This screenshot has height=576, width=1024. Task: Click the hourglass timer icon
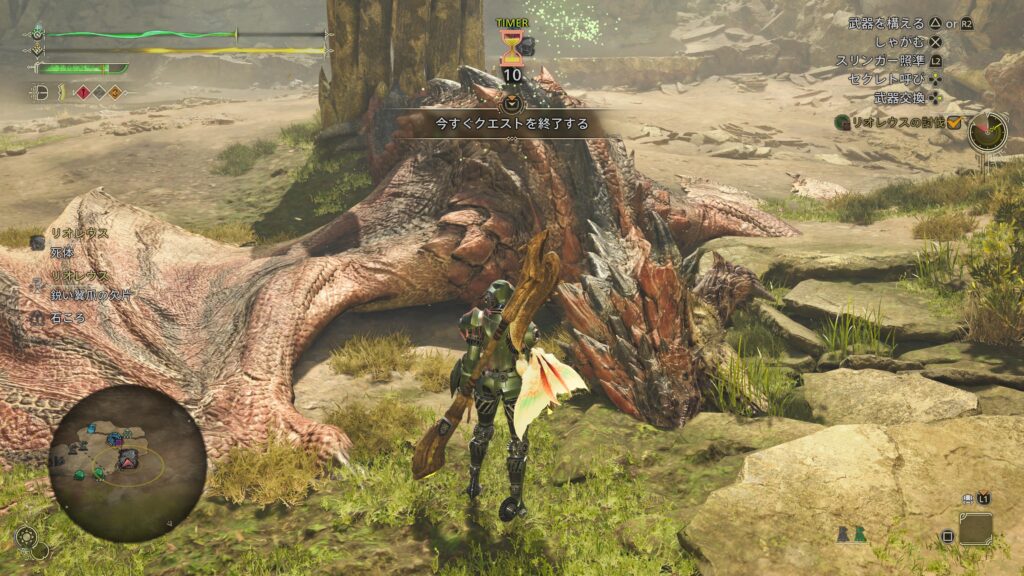pos(511,46)
